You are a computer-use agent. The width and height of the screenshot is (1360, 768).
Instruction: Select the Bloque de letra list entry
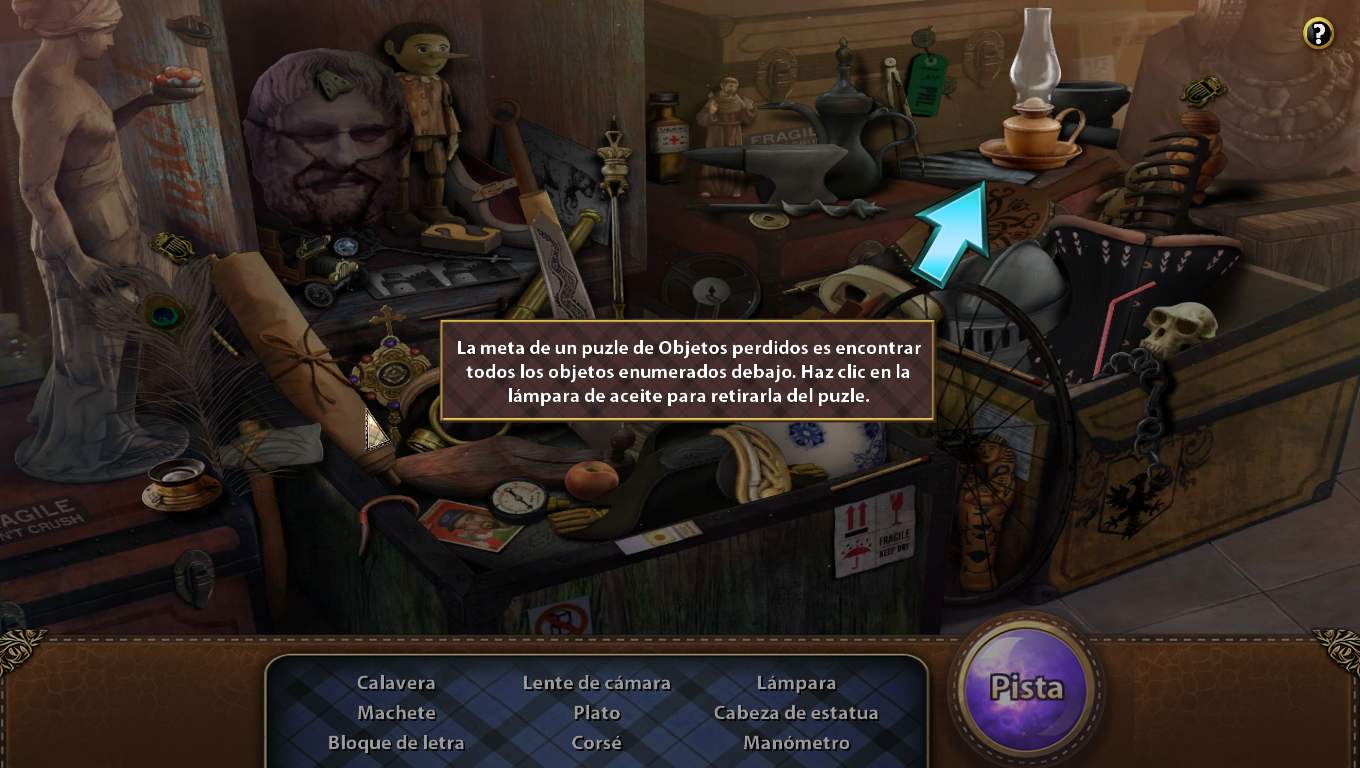396,743
